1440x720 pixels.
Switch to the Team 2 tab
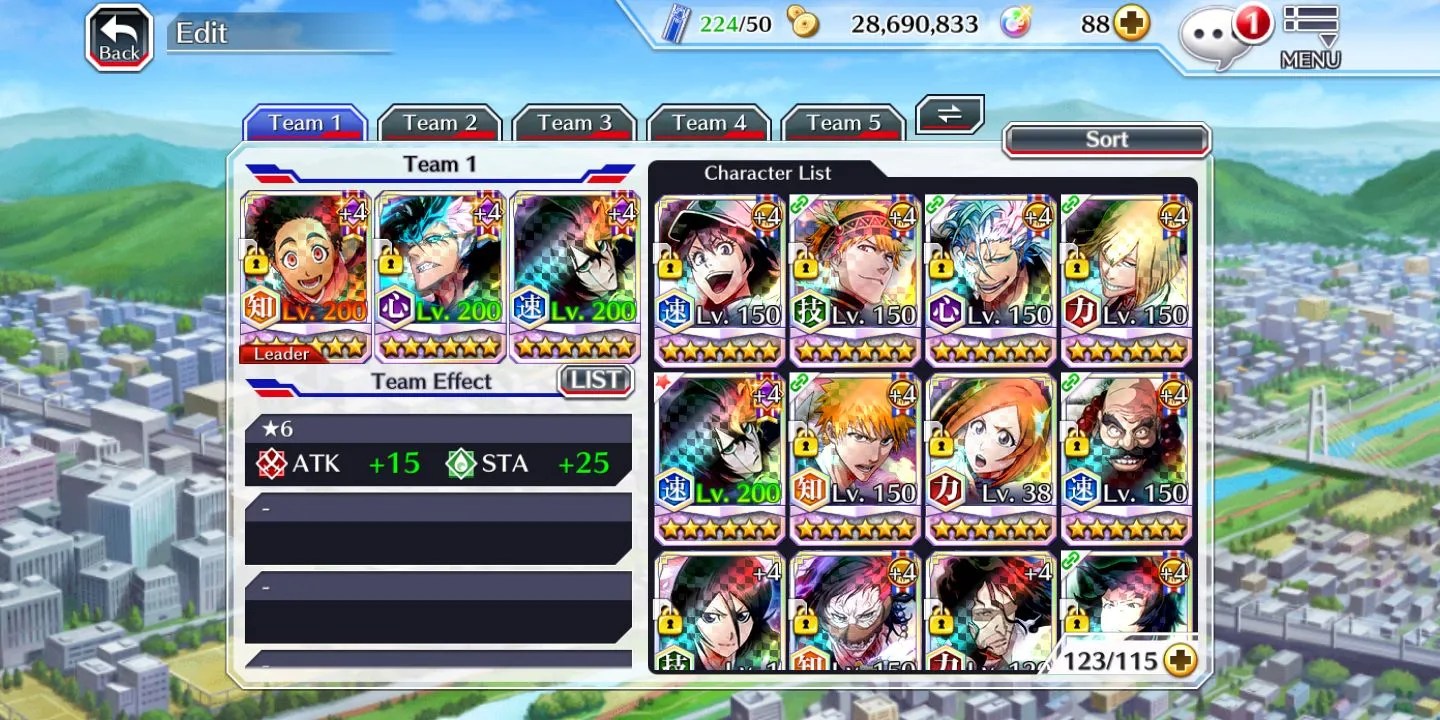(x=439, y=123)
